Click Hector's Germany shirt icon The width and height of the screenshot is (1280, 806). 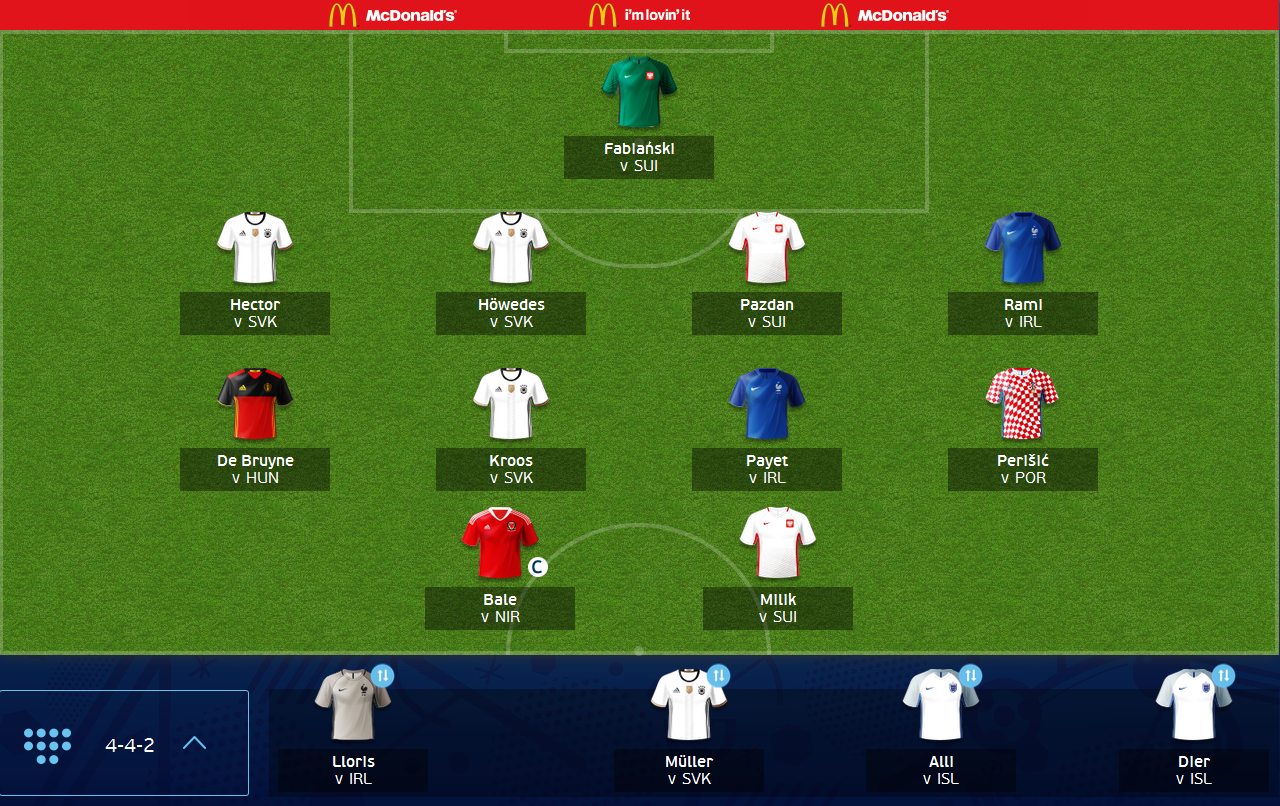coord(254,247)
